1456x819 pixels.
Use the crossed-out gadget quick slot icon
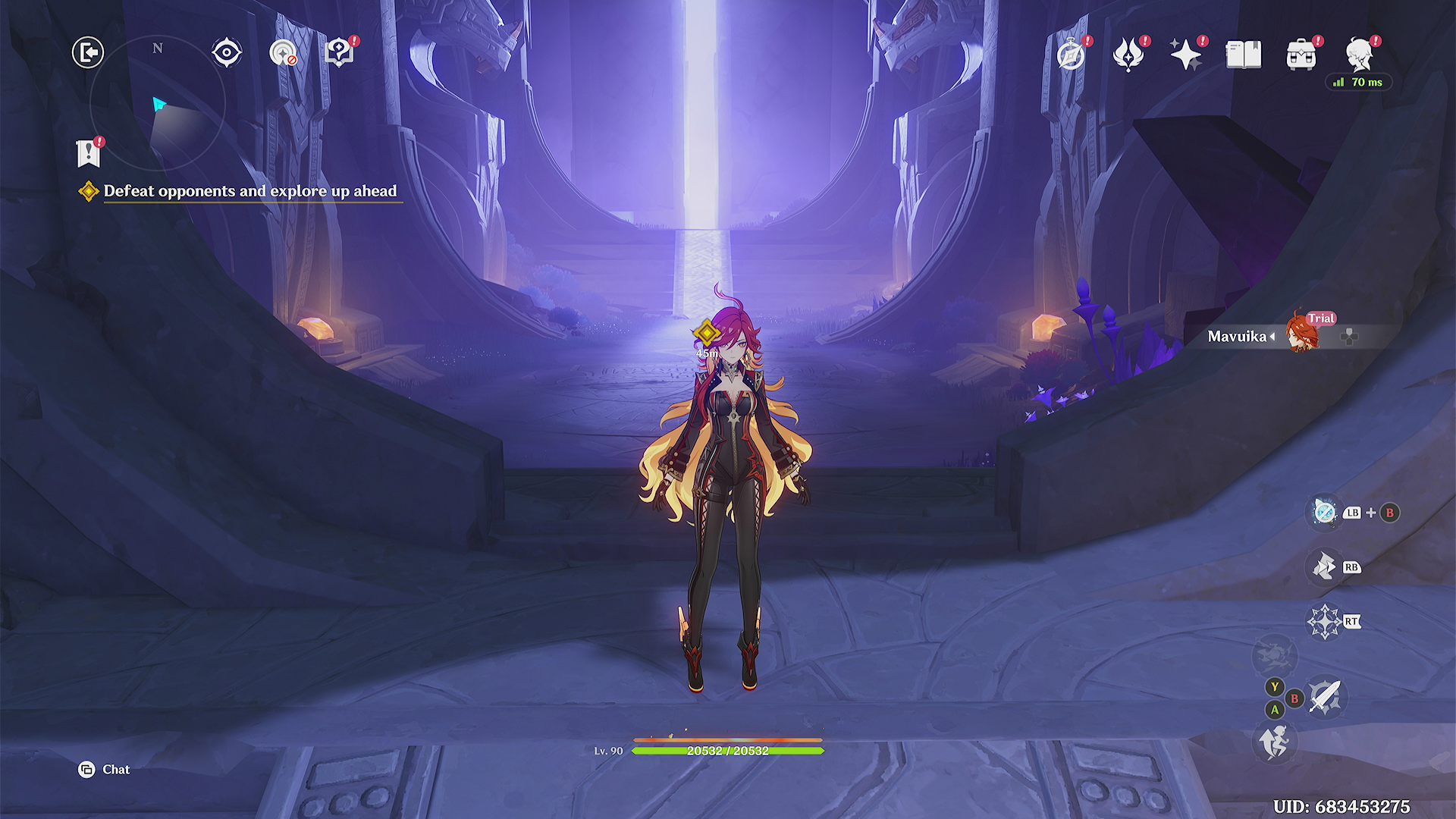click(x=1325, y=513)
